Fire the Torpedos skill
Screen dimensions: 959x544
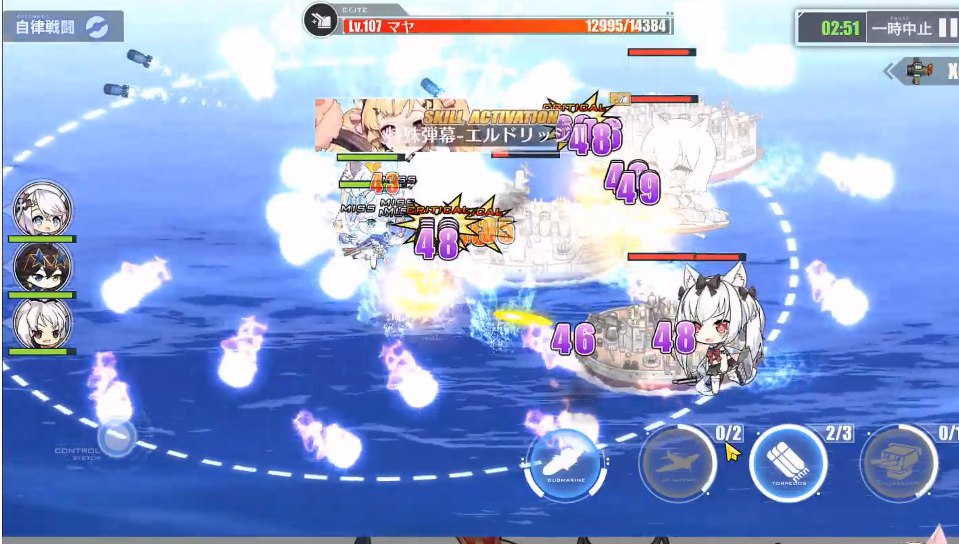coord(787,464)
